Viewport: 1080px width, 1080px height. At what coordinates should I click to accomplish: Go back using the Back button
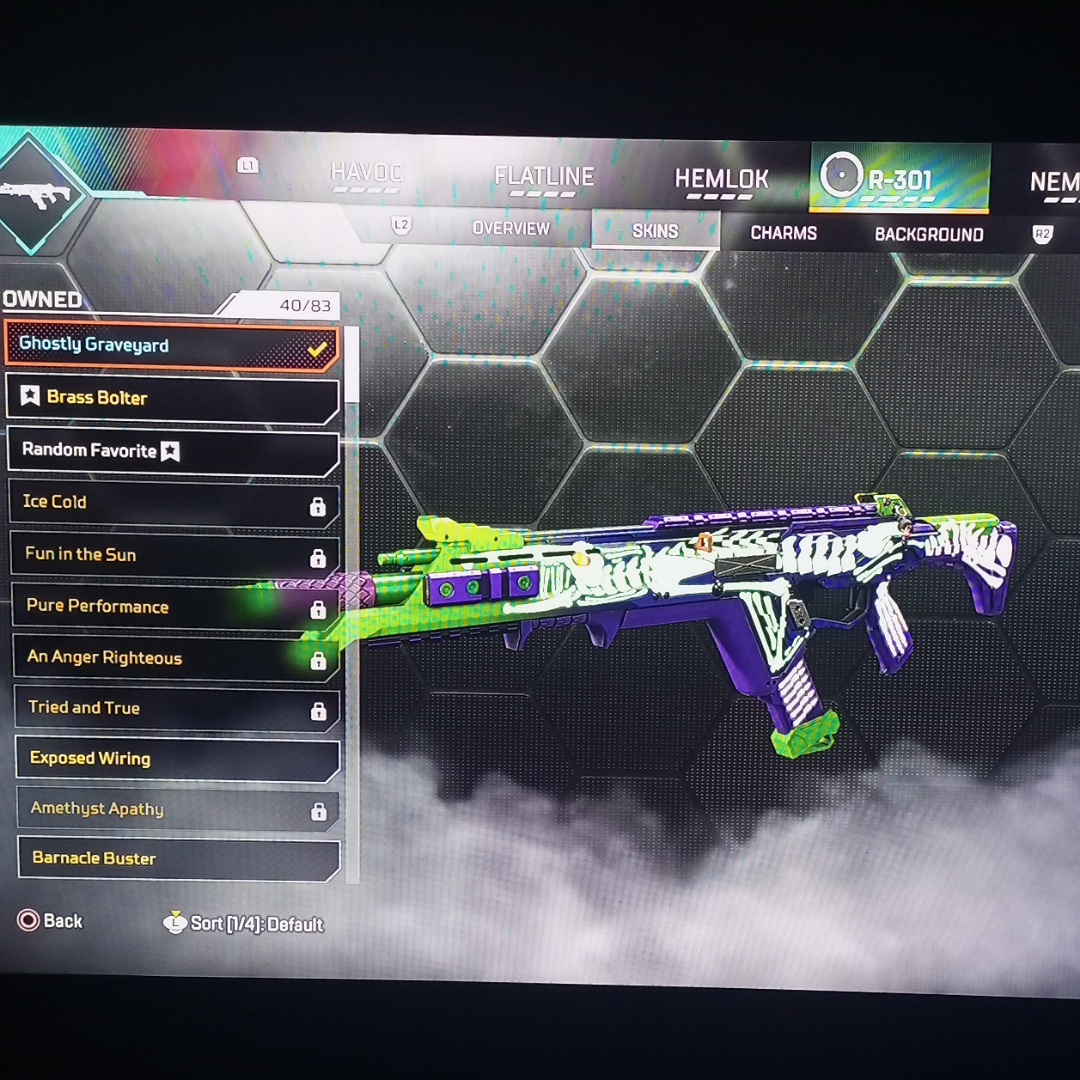pos(50,921)
